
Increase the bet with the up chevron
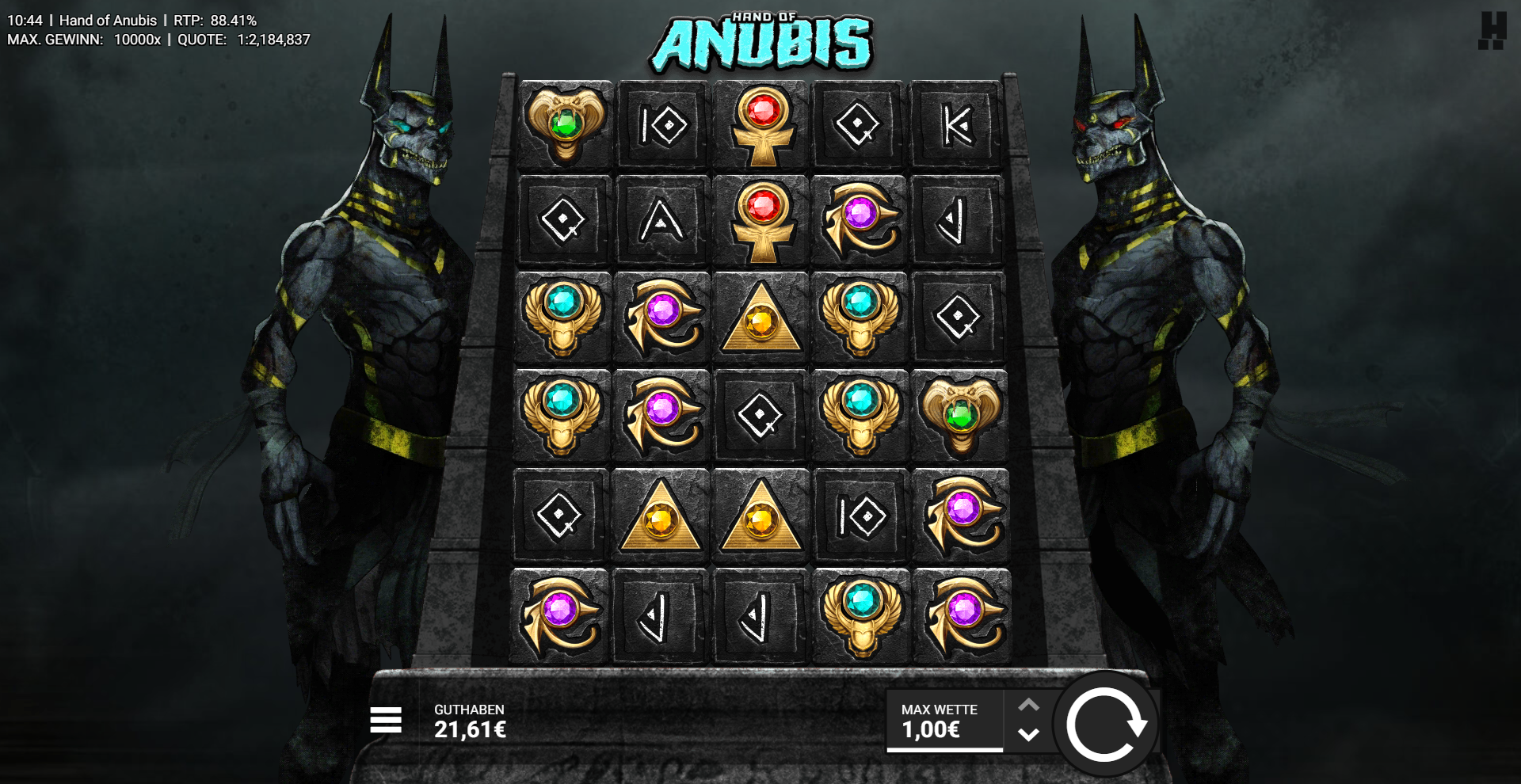pyautogui.click(x=1028, y=703)
